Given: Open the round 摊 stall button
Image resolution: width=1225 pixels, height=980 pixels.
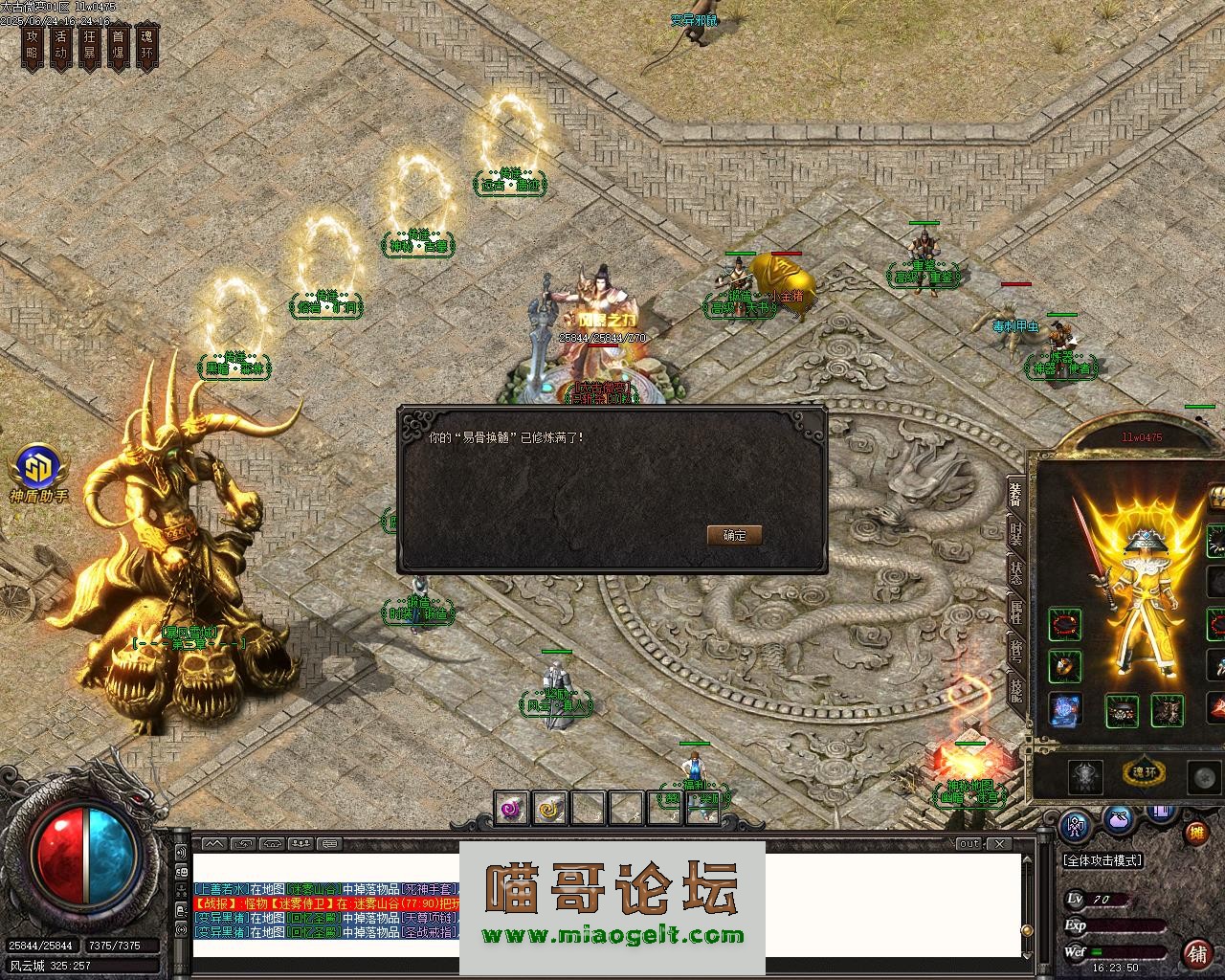Looking at the screenshot, I should click(1196, 833).
